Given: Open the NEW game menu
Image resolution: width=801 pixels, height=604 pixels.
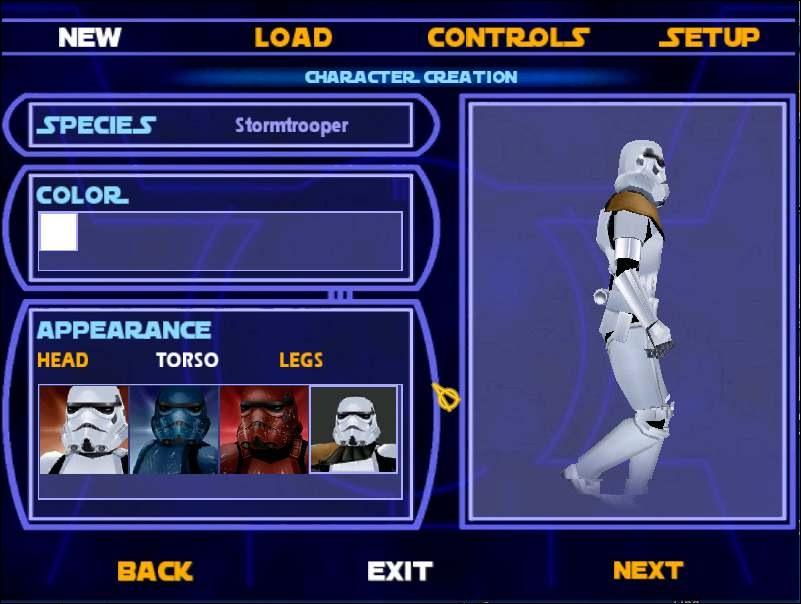Looking at the screenshot, I should (x=89, y=38).
